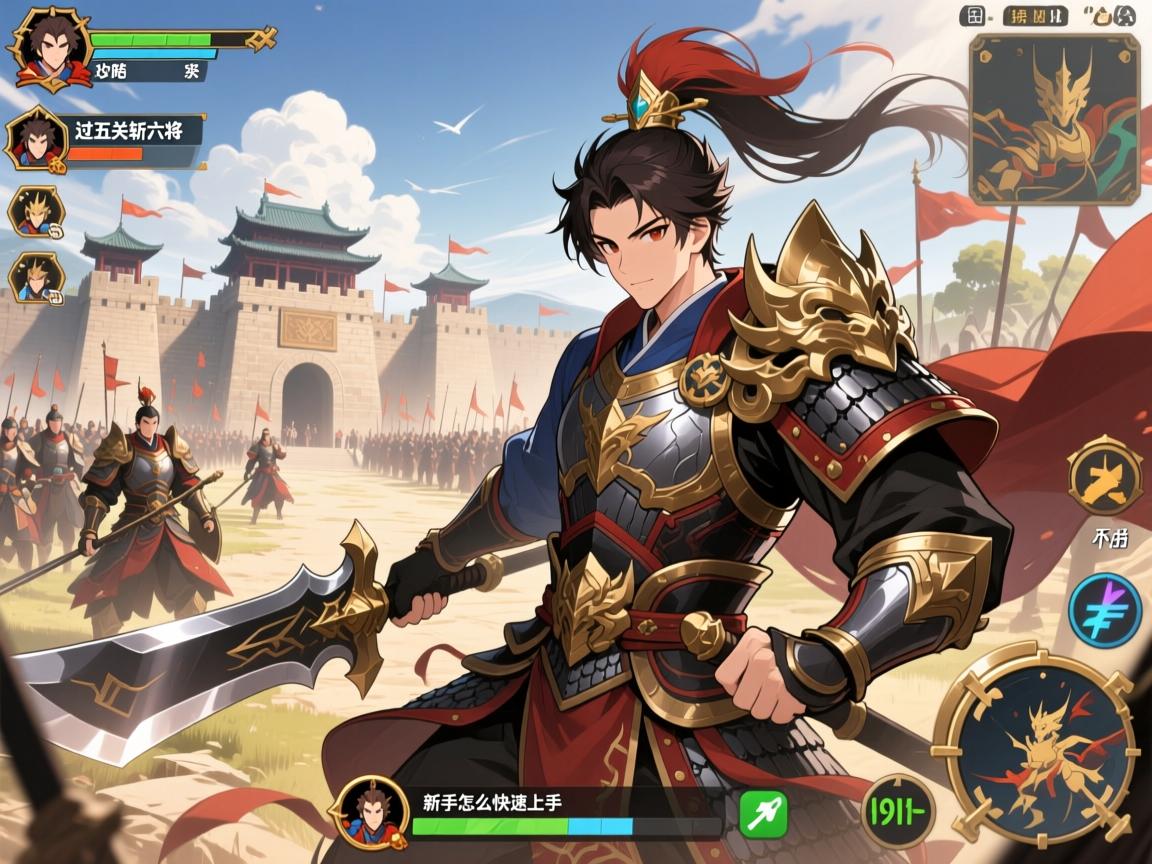
Task: Click the gold crossed emblem beside the health bar
Action: click(262, 39)
